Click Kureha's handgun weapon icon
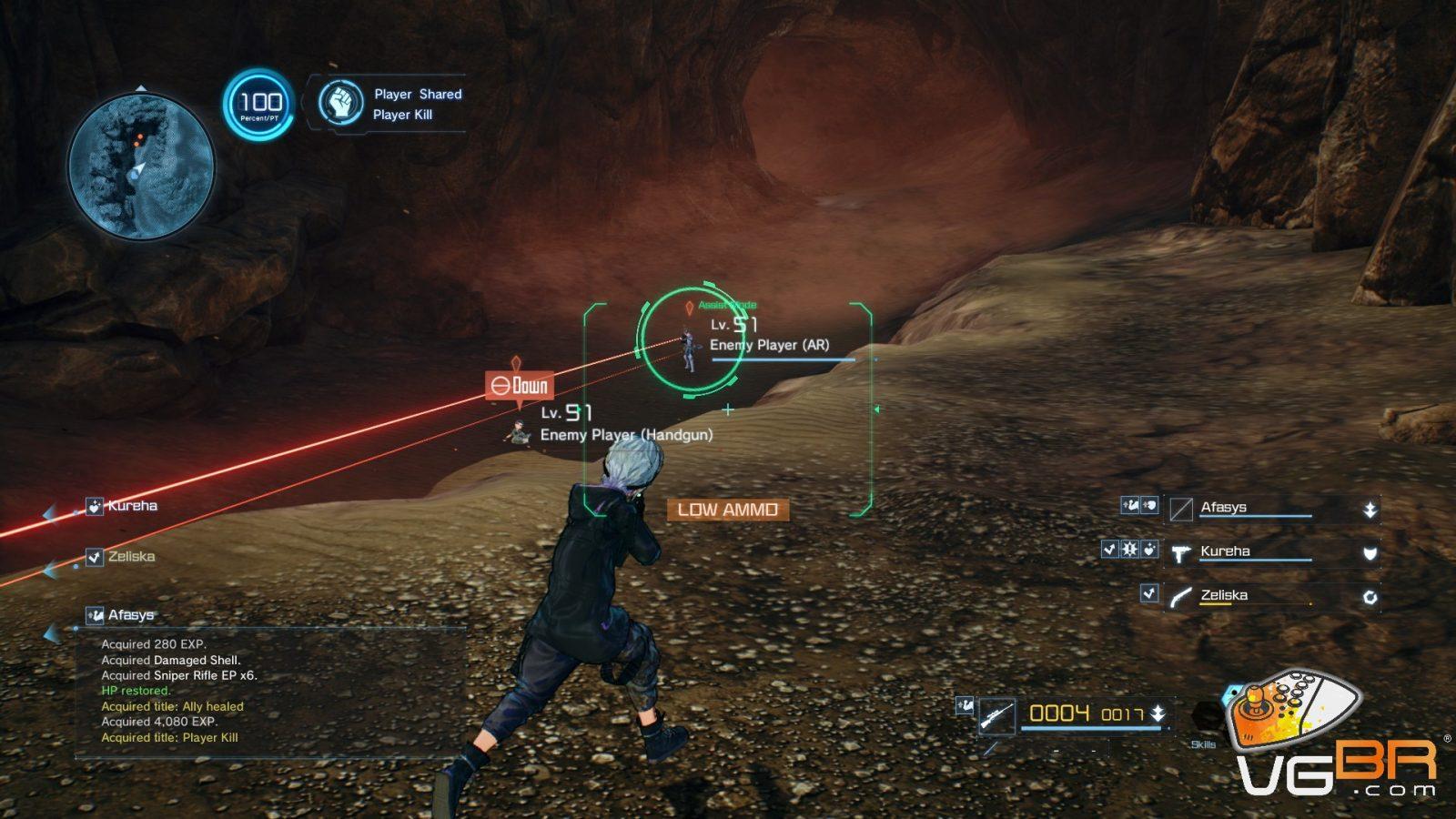Image resolution: width=1456 pixels, height=819 pixels. 1181,552
